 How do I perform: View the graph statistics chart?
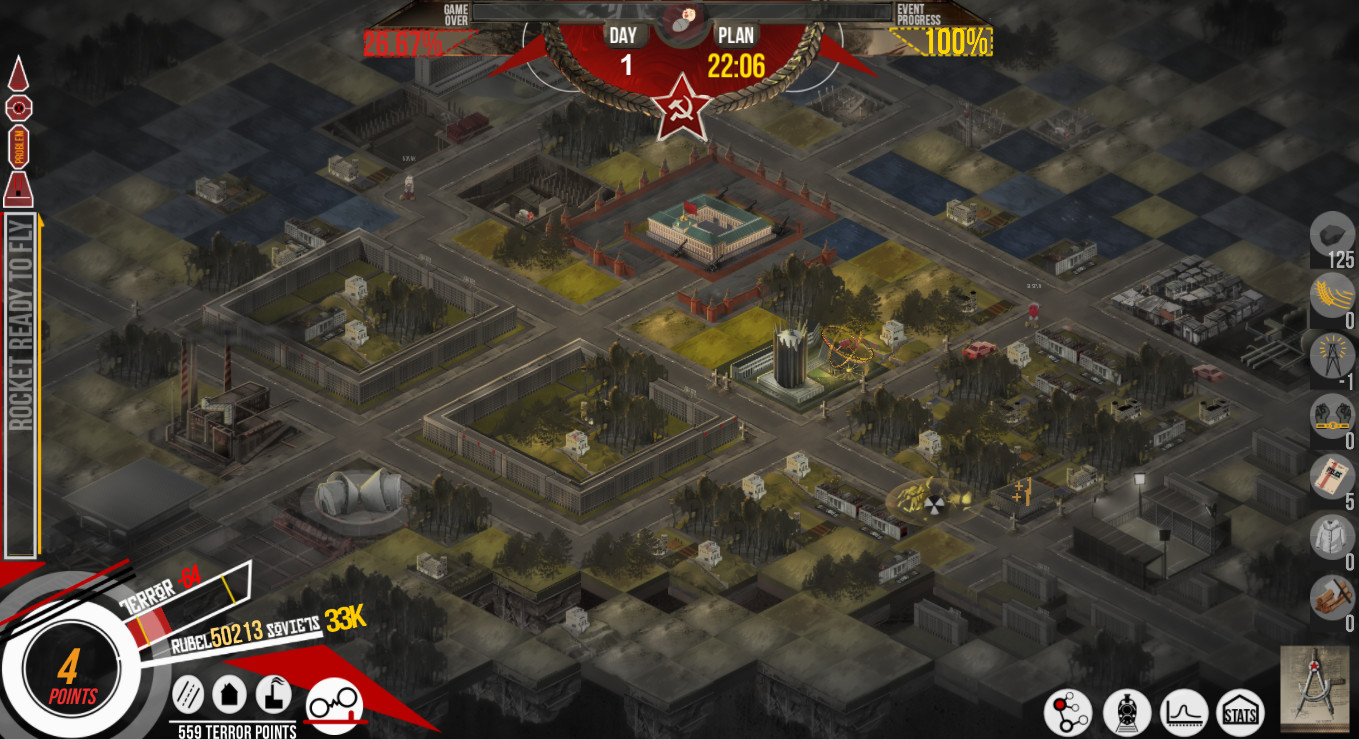[x=1186, y=712]
